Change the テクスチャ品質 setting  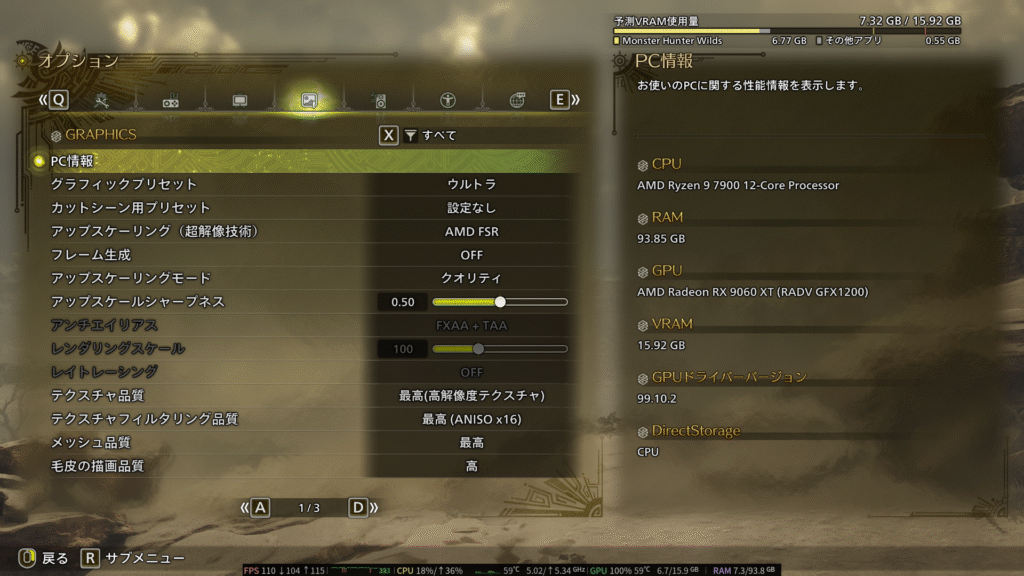tap(471, 396)
